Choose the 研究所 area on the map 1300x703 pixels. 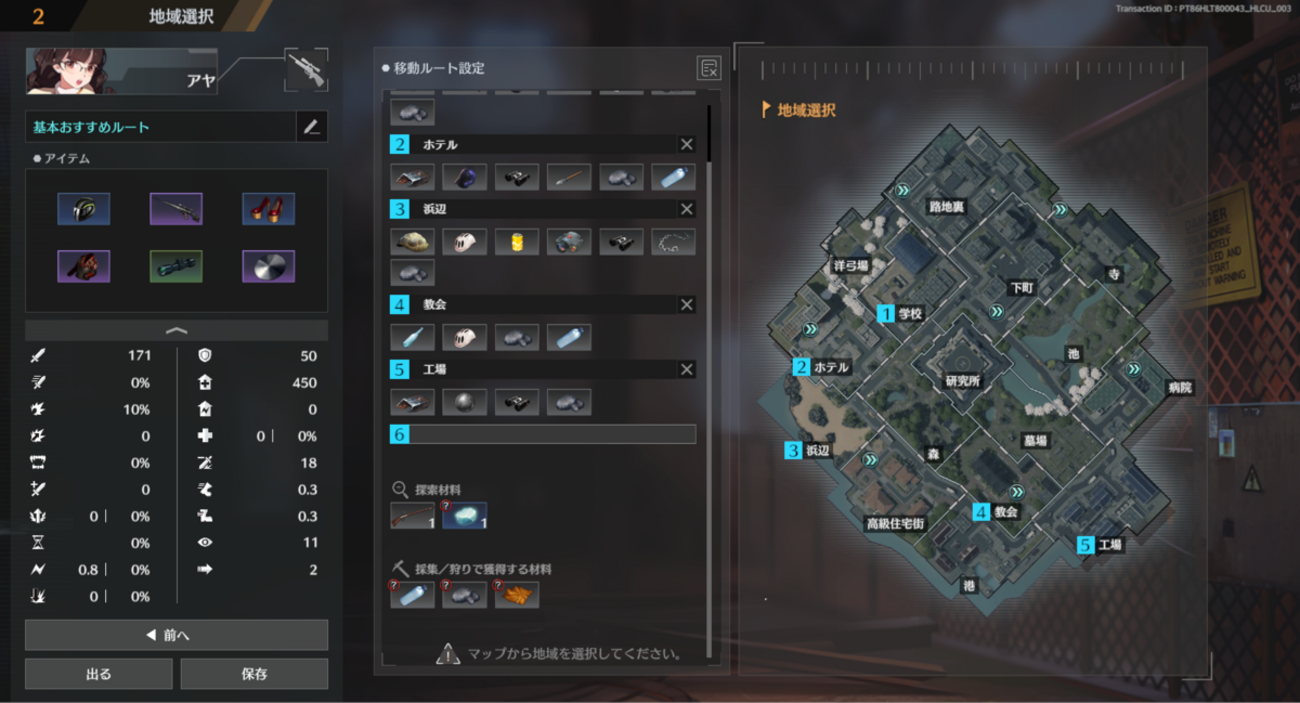click(x=962, y=381)
